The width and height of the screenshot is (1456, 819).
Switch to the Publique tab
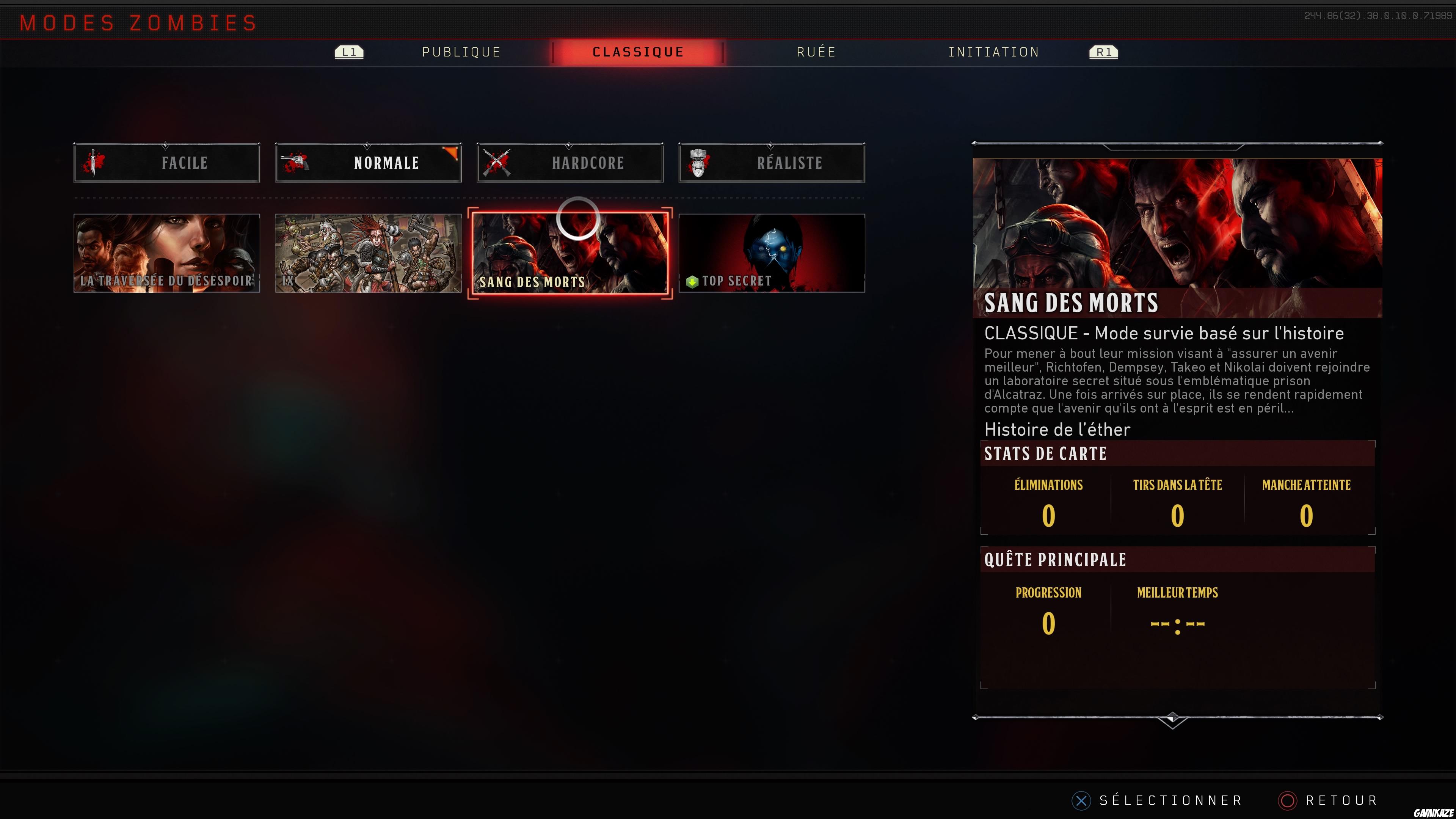pos(461,52)
